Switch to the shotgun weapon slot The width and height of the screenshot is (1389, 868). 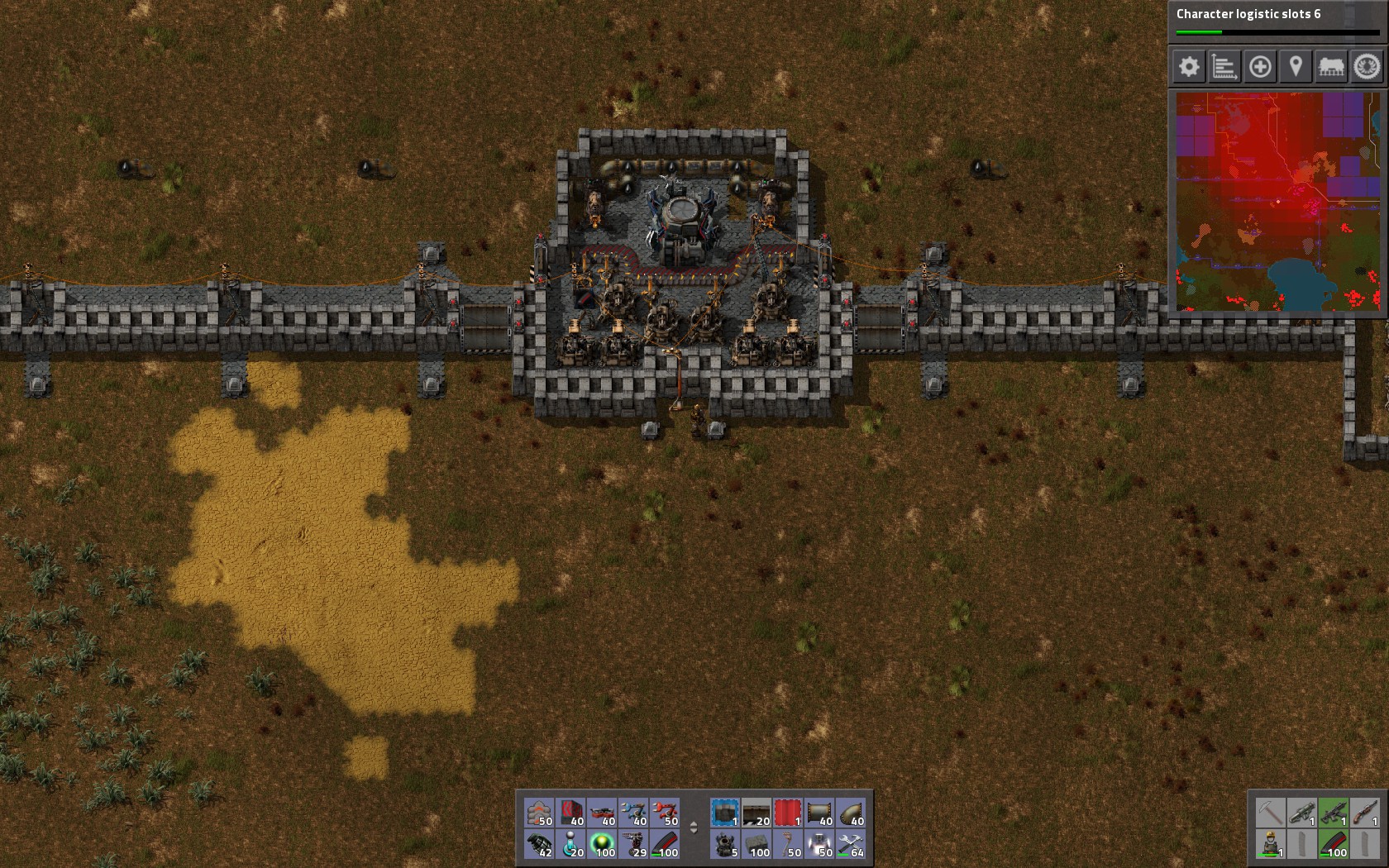click(x=1365, y=813)
